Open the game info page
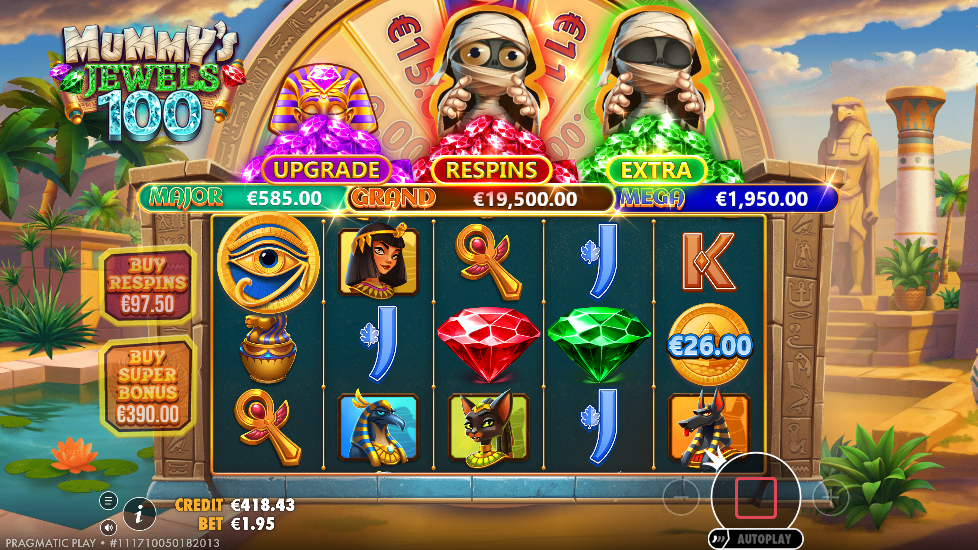Screen dimensions: 978x550 click(139, 515)
